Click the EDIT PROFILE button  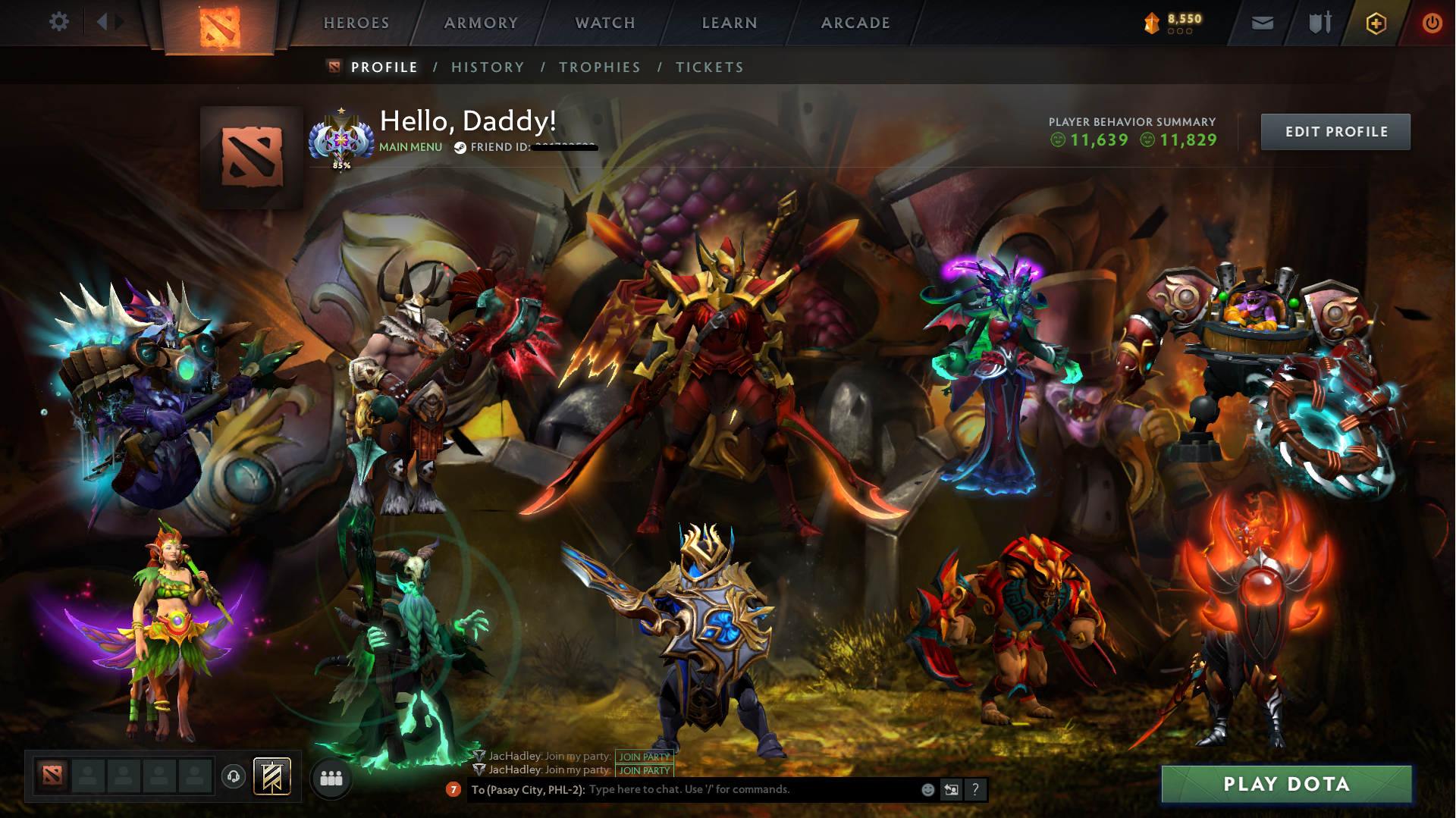pyautogui.click(x=1335, y=130)
